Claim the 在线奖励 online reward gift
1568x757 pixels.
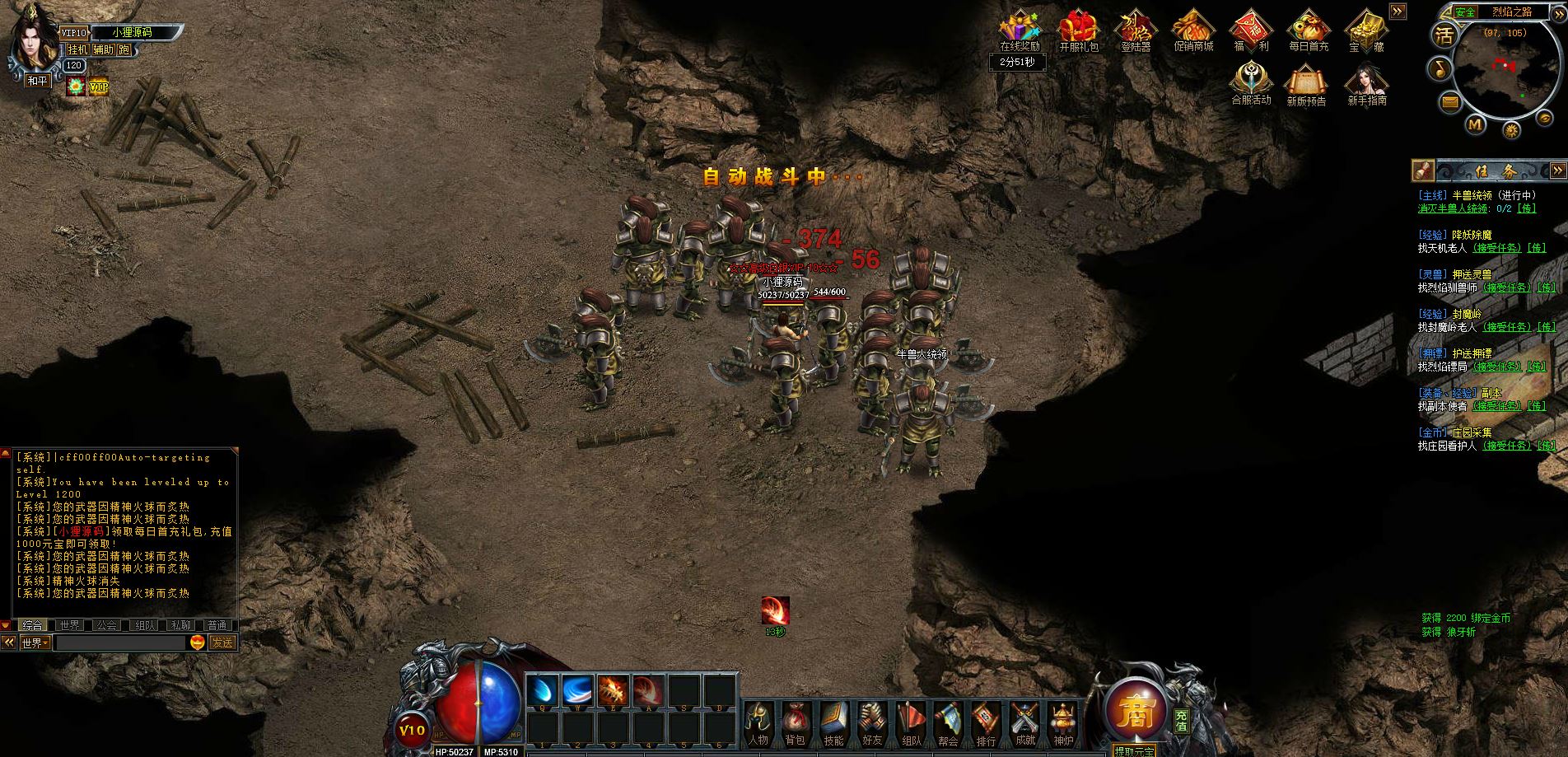coord(1020,31)
